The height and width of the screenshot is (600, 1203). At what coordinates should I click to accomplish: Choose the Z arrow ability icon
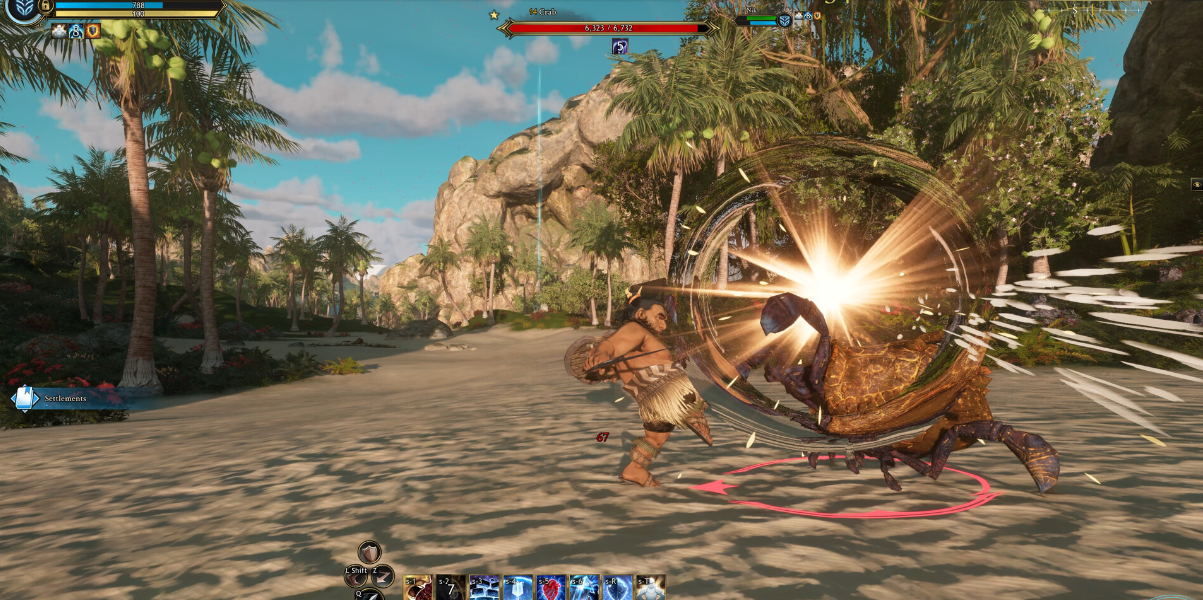click(382, 575)
